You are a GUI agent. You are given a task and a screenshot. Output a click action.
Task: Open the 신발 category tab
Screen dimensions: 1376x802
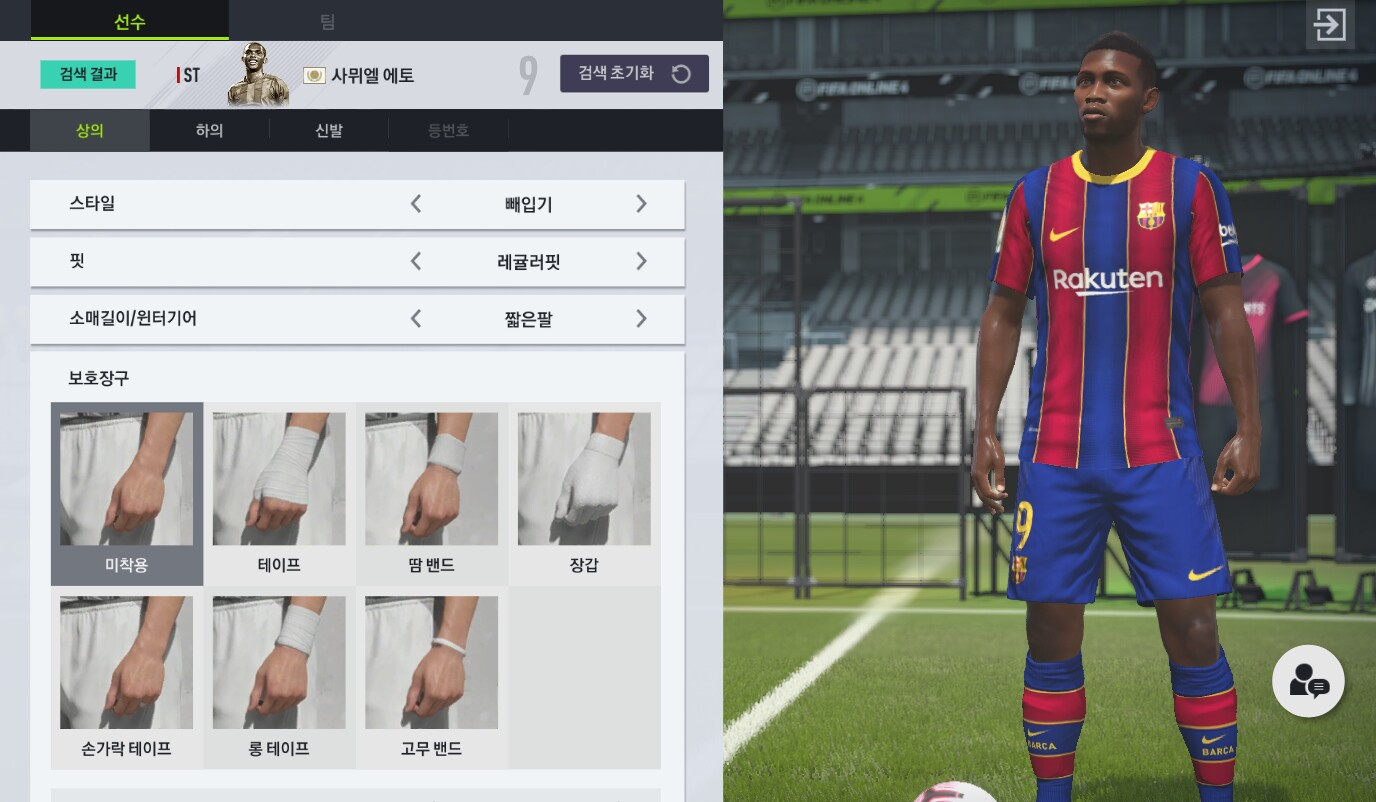click(x=329, y=130)
